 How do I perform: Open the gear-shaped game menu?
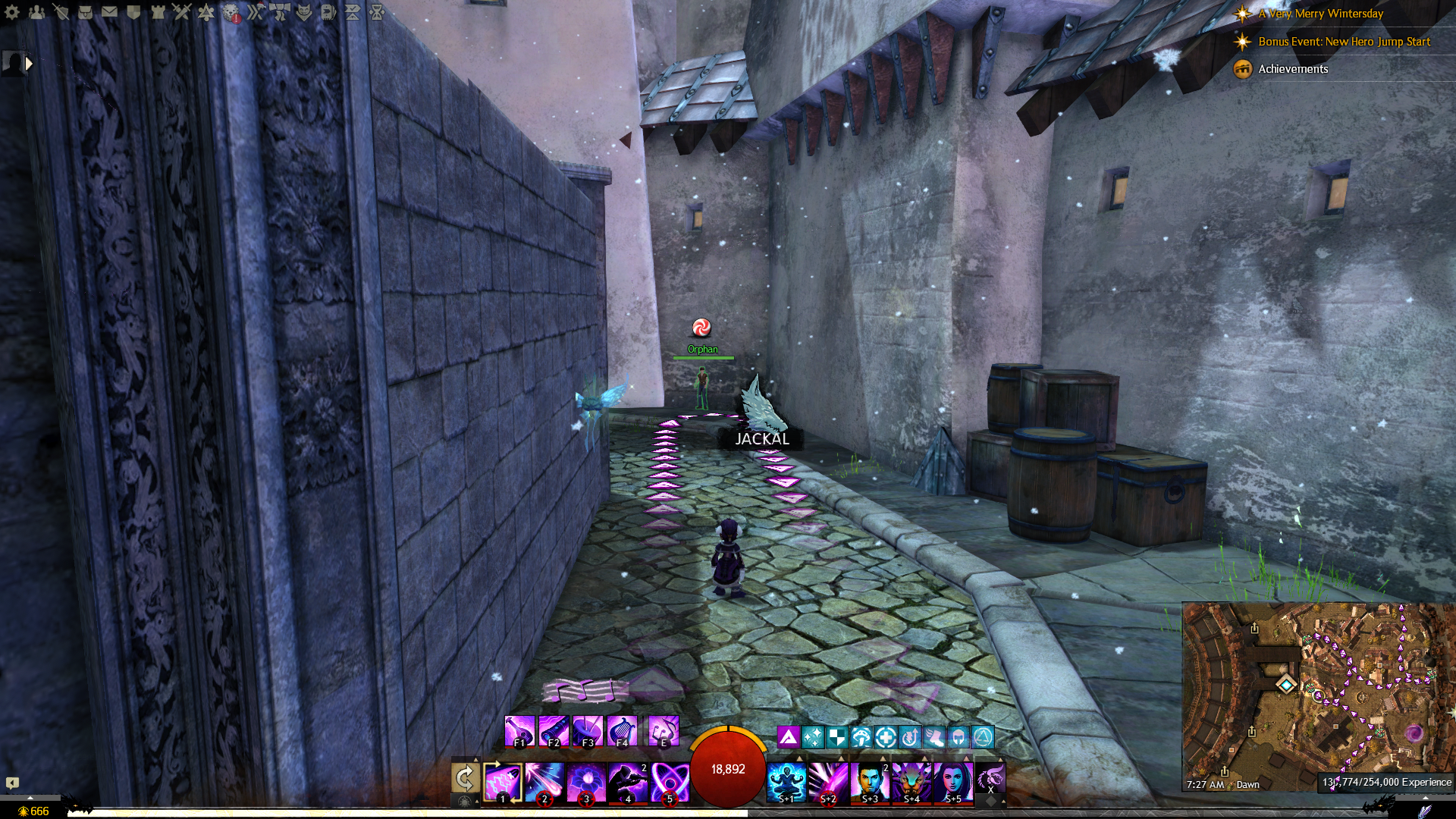click(x=12, y=12)
